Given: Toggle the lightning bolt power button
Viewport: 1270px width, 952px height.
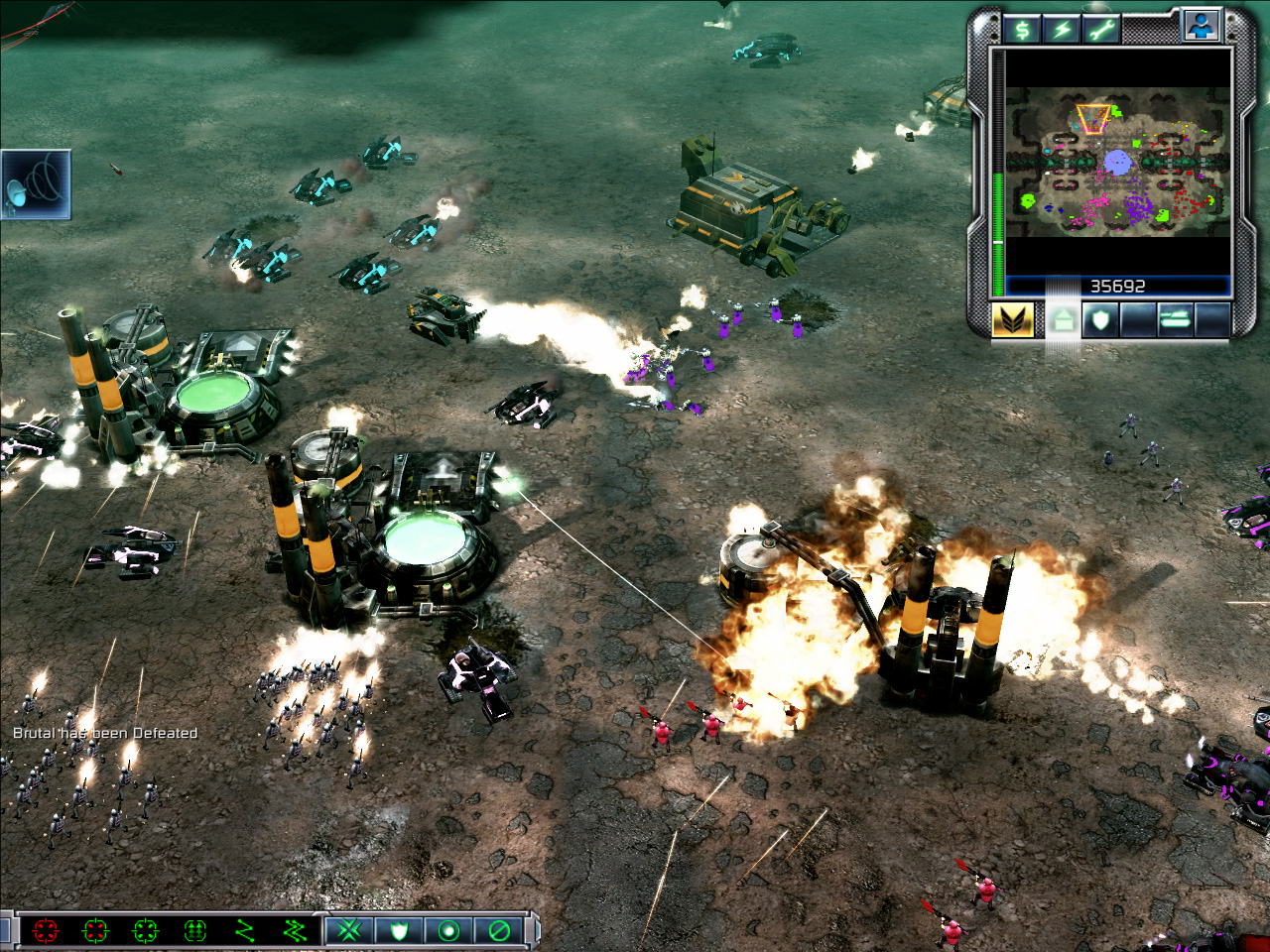Looking at the screenshot, I should click(1061, 30).
